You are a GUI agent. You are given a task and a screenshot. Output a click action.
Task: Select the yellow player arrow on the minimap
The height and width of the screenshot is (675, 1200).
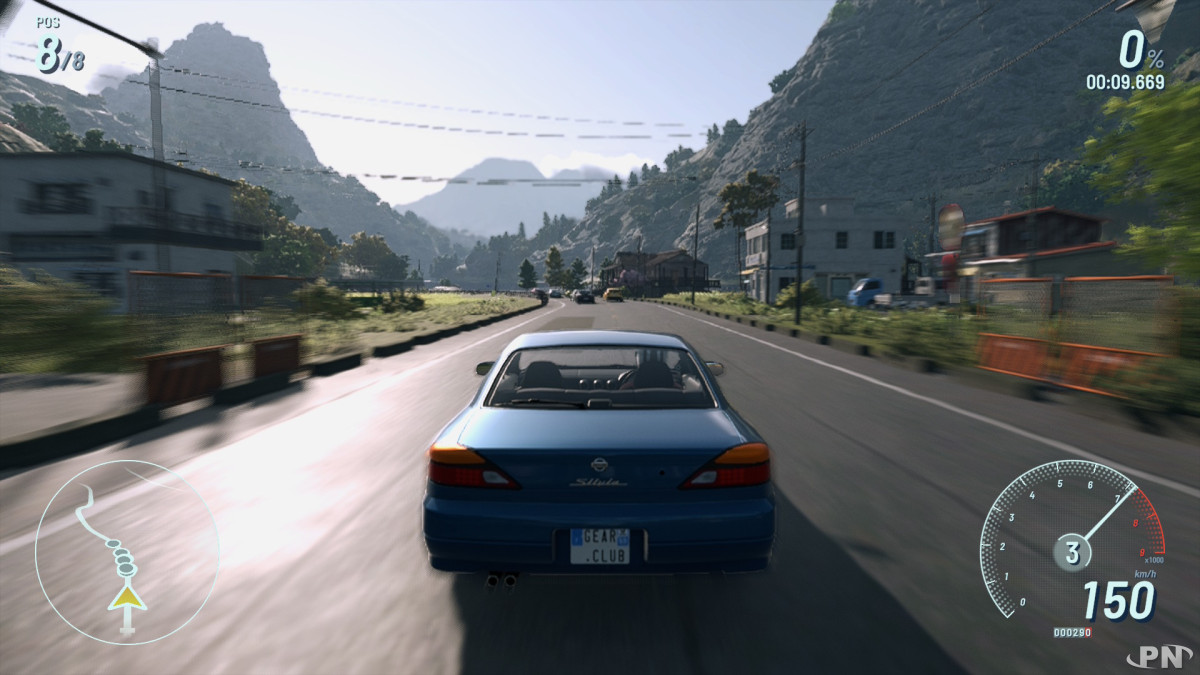click(x=127, y=598)
